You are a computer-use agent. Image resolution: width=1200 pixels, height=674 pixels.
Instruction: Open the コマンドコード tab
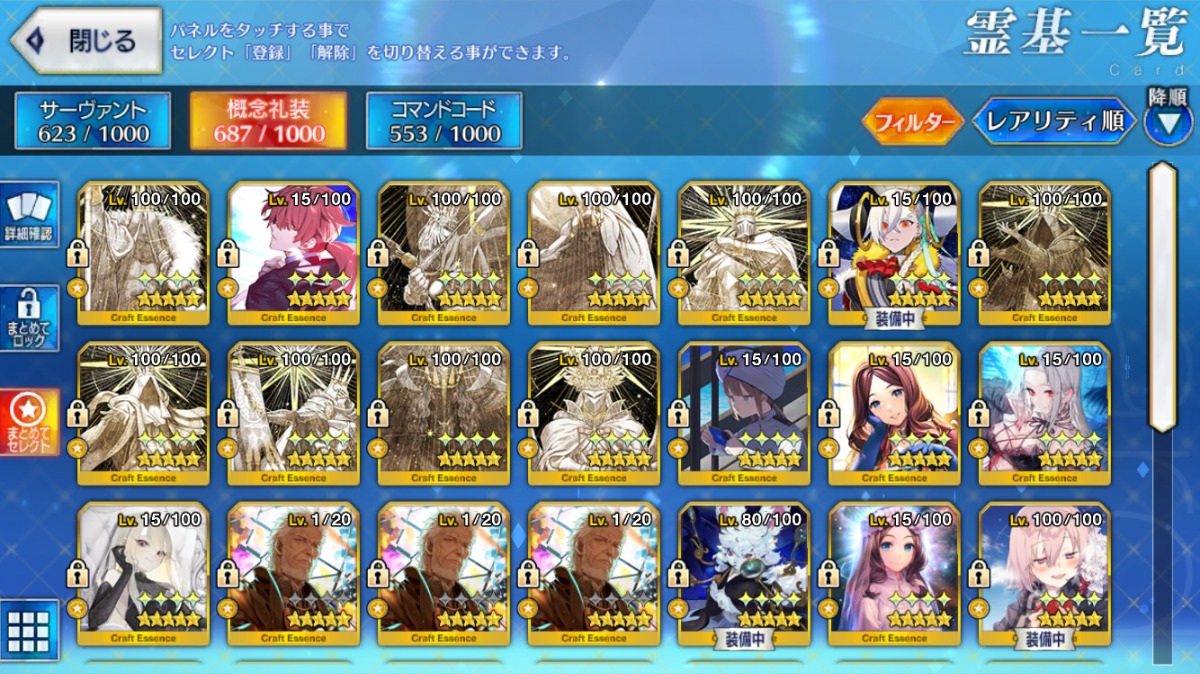[x=444, y=121]
